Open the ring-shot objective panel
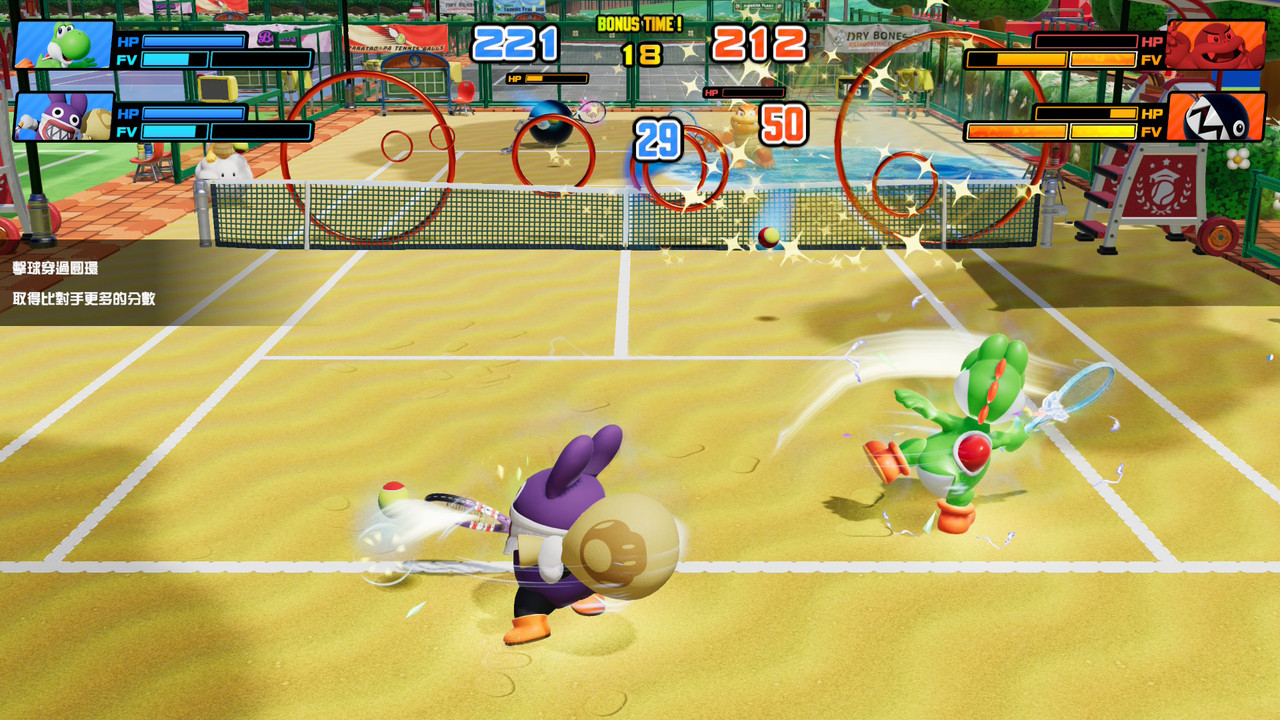Viewport: 1280px width, 720px height. (x=100, y=283)
